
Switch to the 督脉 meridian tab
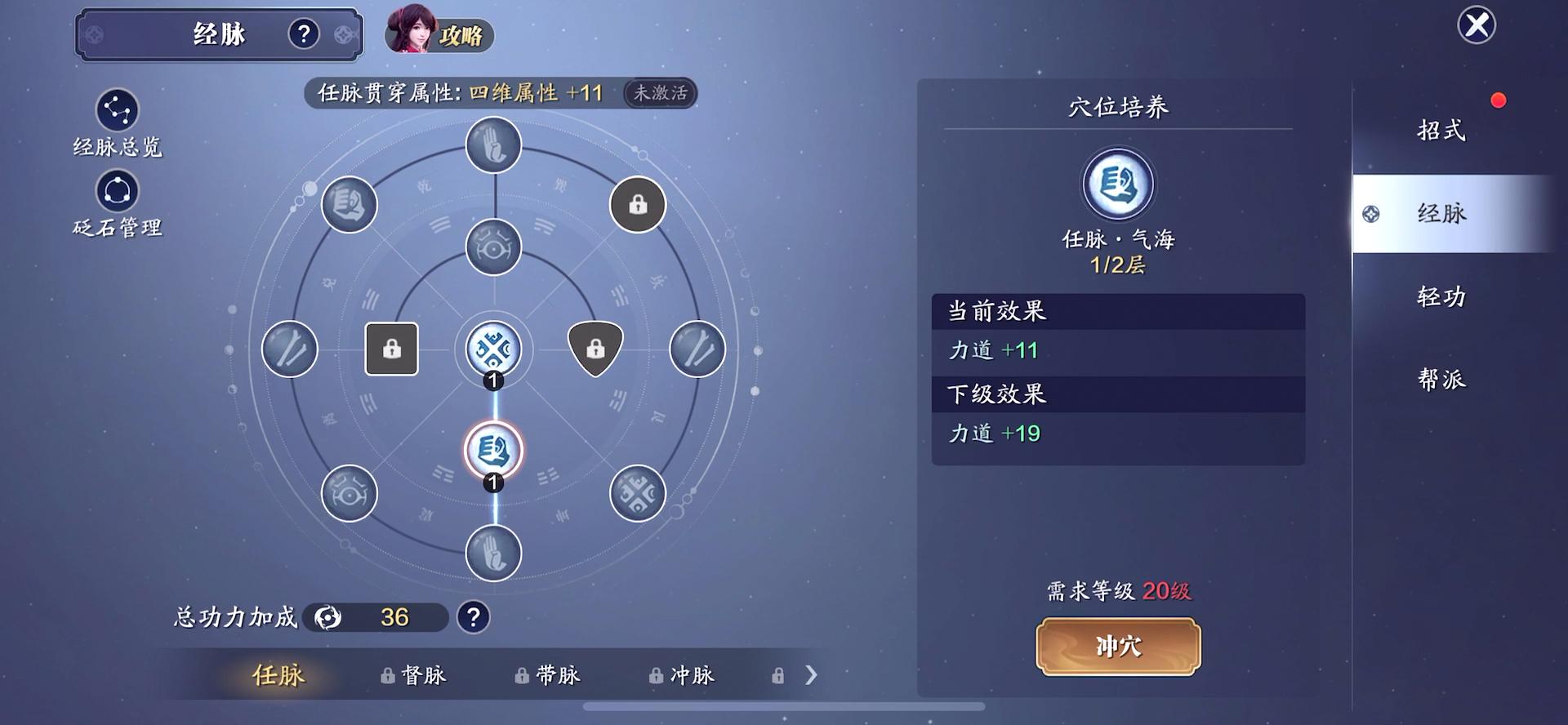[421, 675]
